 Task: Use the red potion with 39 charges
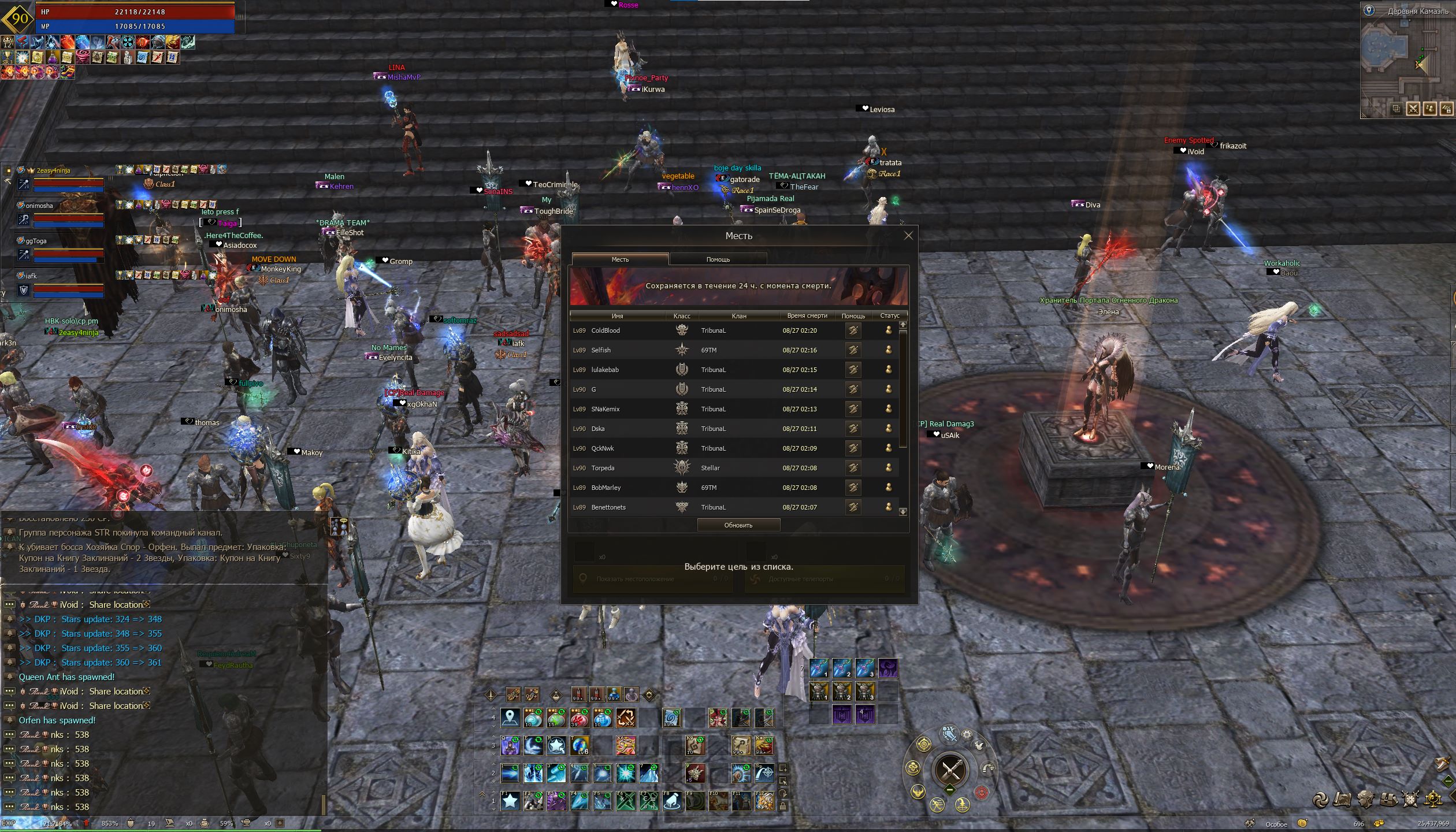[579, 718]
